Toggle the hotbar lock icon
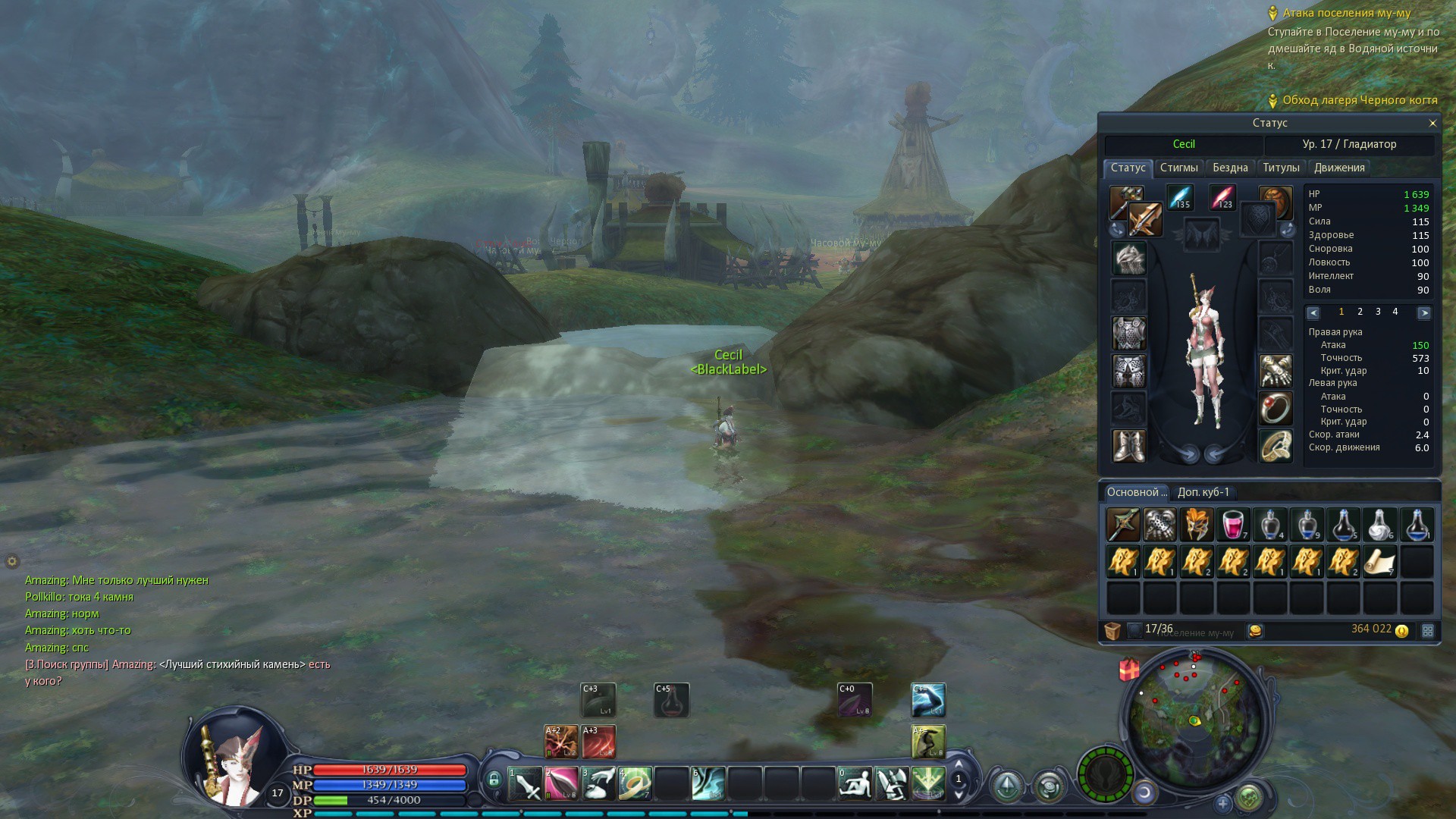1456x819 pixels. coord(494,780)
